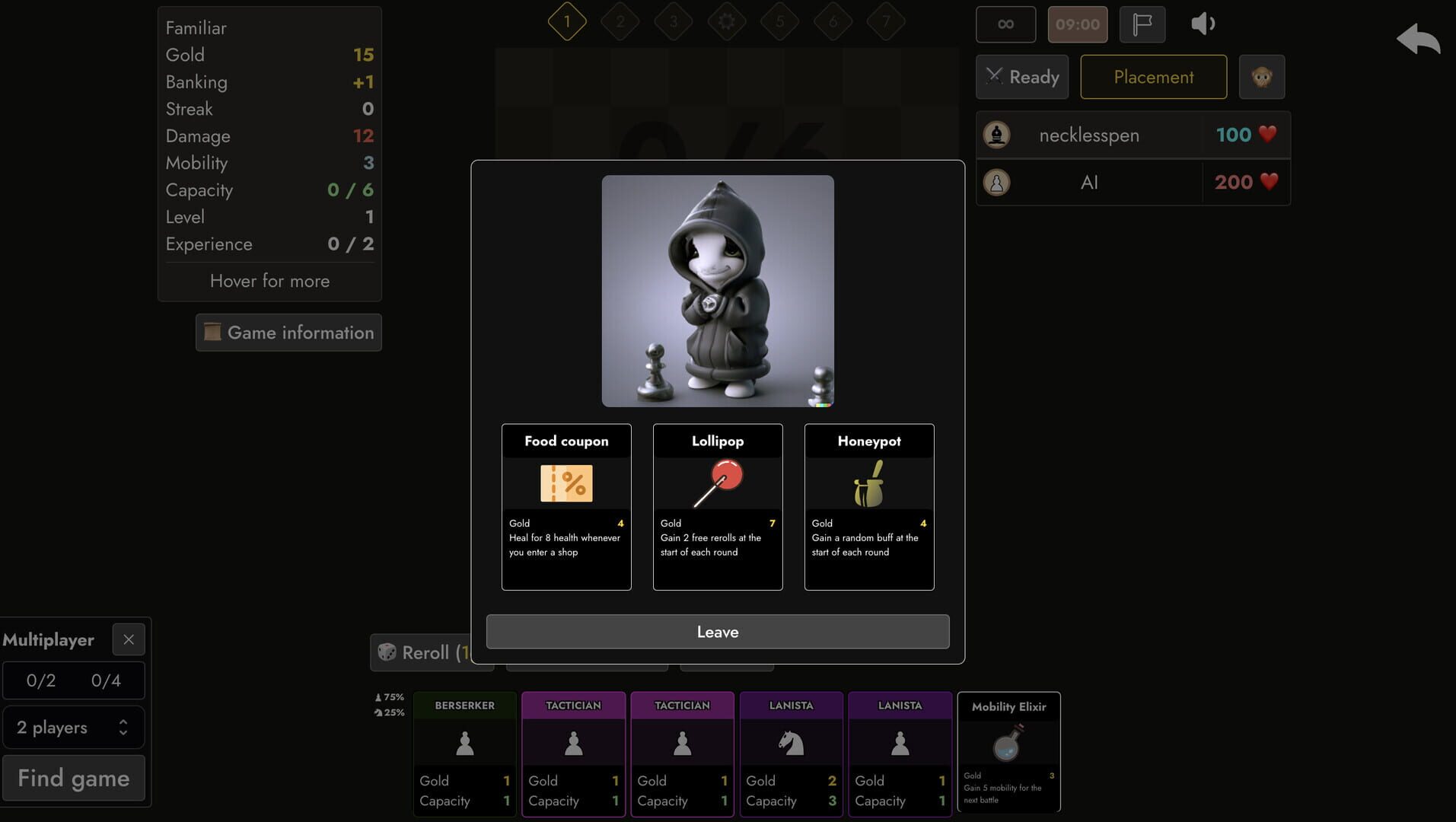The height and width of the screenshot is (822, 1456).
Task: Click the hooded familiar portrait
Action: (717, 290)
